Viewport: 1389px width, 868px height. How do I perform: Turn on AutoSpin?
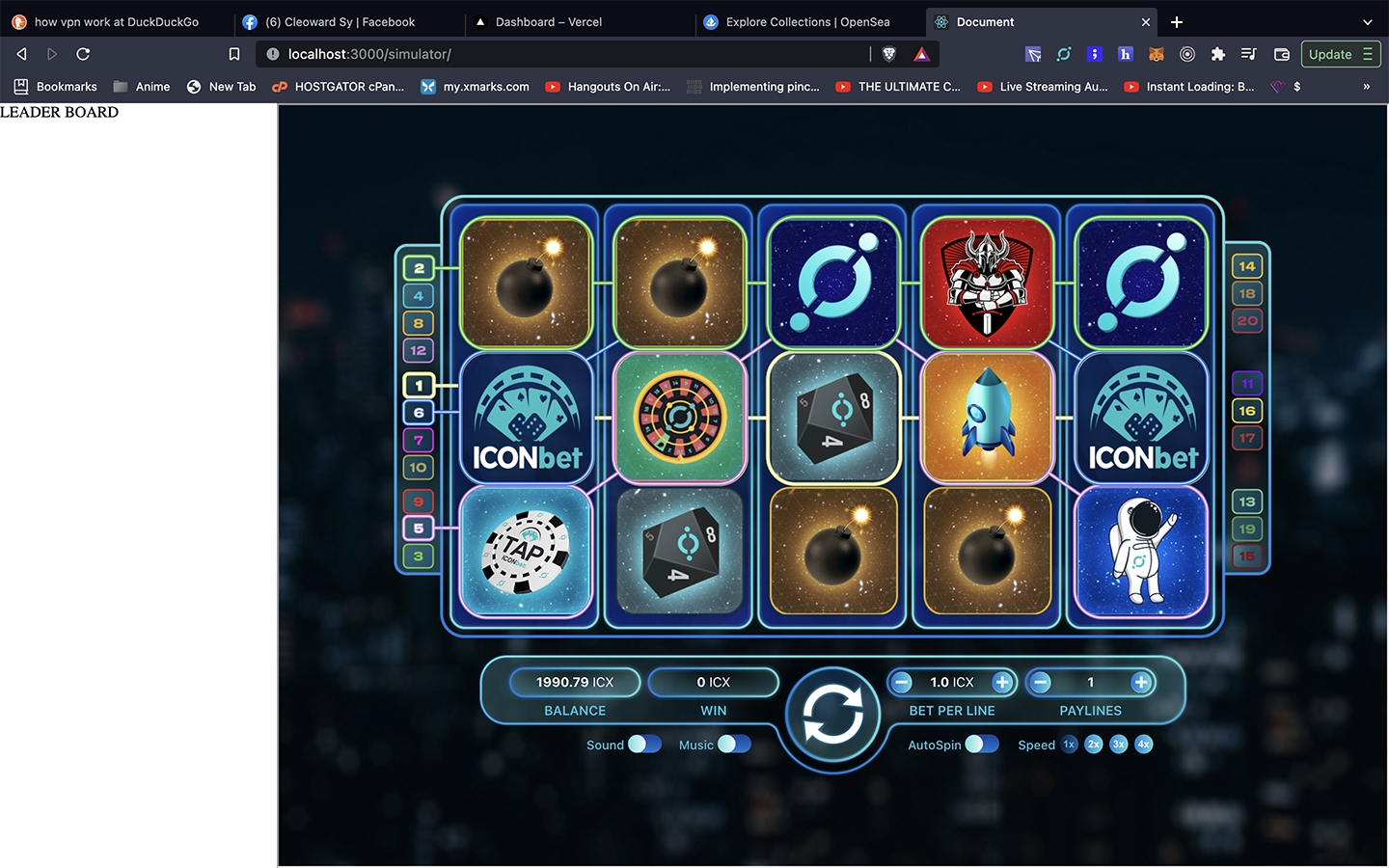tap(982, 745)
